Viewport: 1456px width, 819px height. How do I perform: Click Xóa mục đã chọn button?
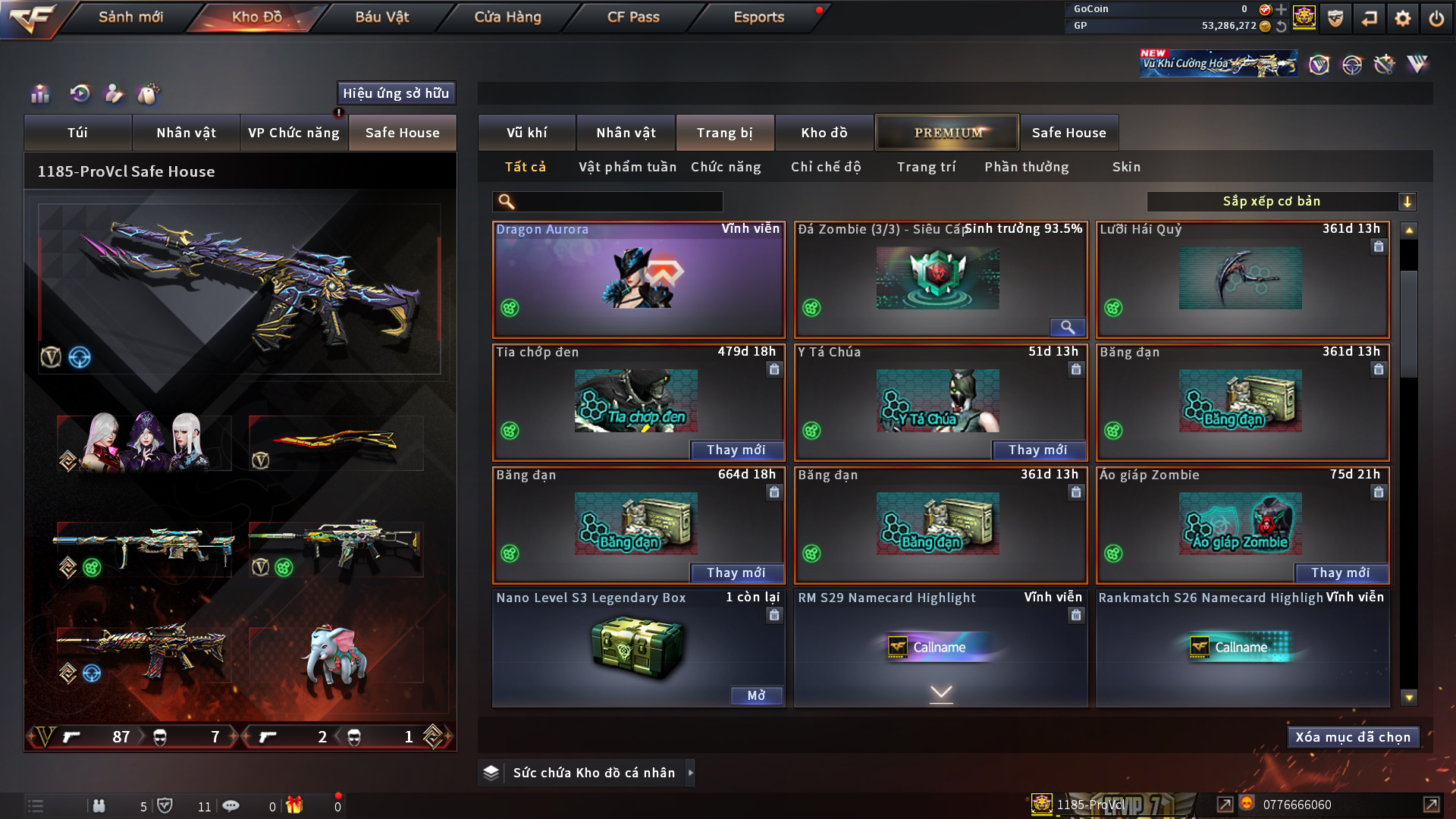(1352, 737)
